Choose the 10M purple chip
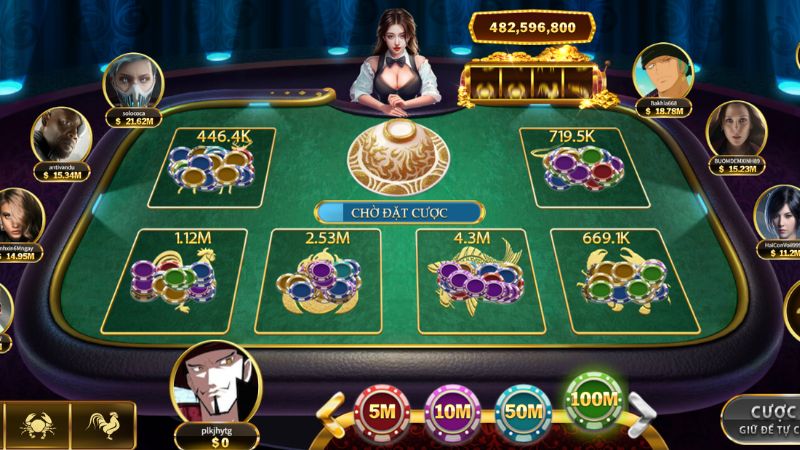 450,410
